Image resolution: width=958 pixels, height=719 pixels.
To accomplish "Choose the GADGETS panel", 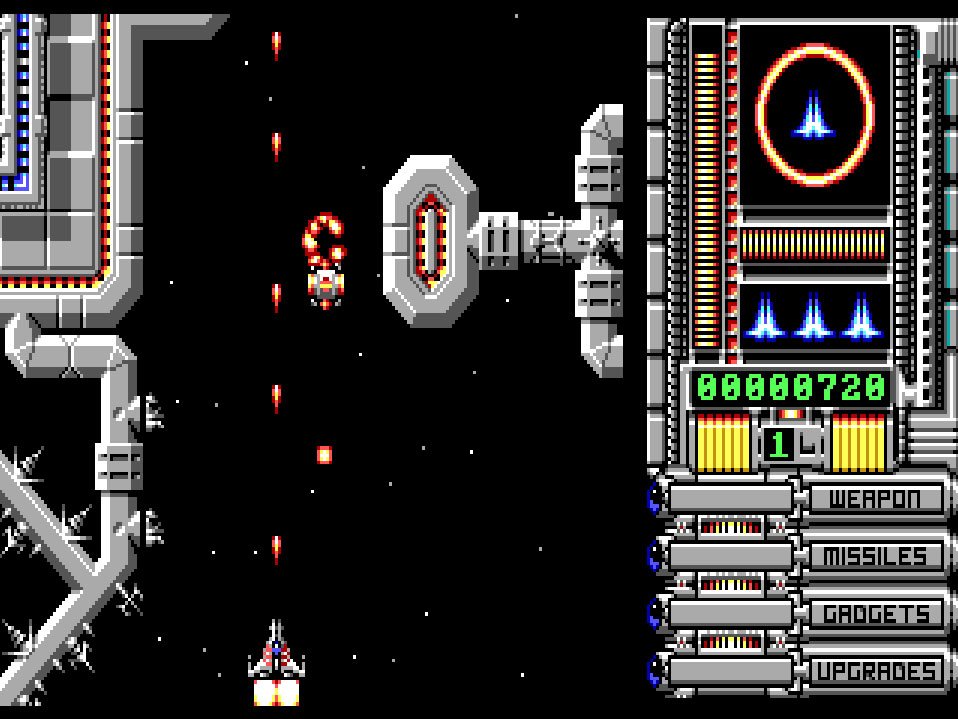I will (x=874, y=613).
